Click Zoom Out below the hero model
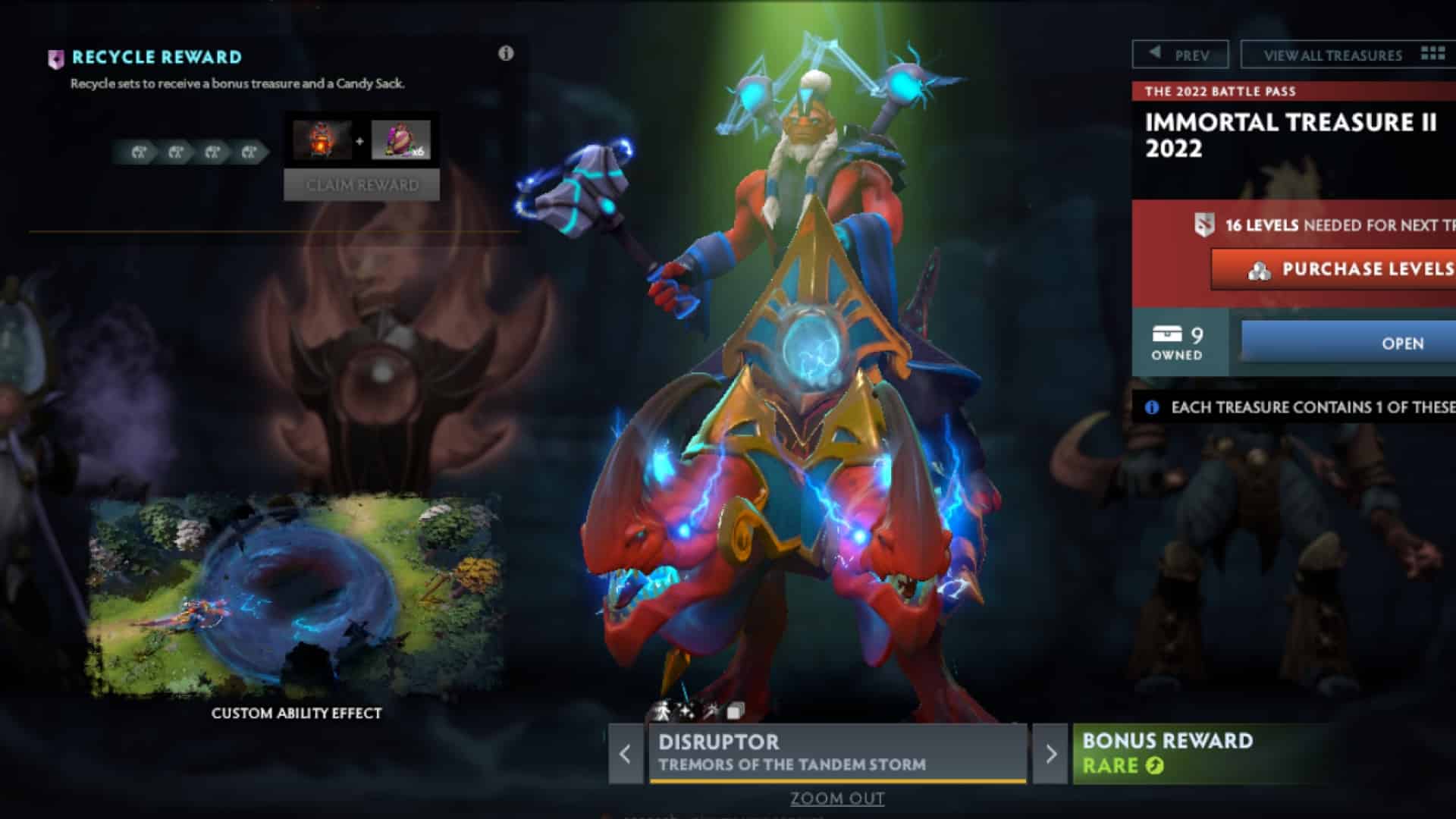 tap(836, 799)
